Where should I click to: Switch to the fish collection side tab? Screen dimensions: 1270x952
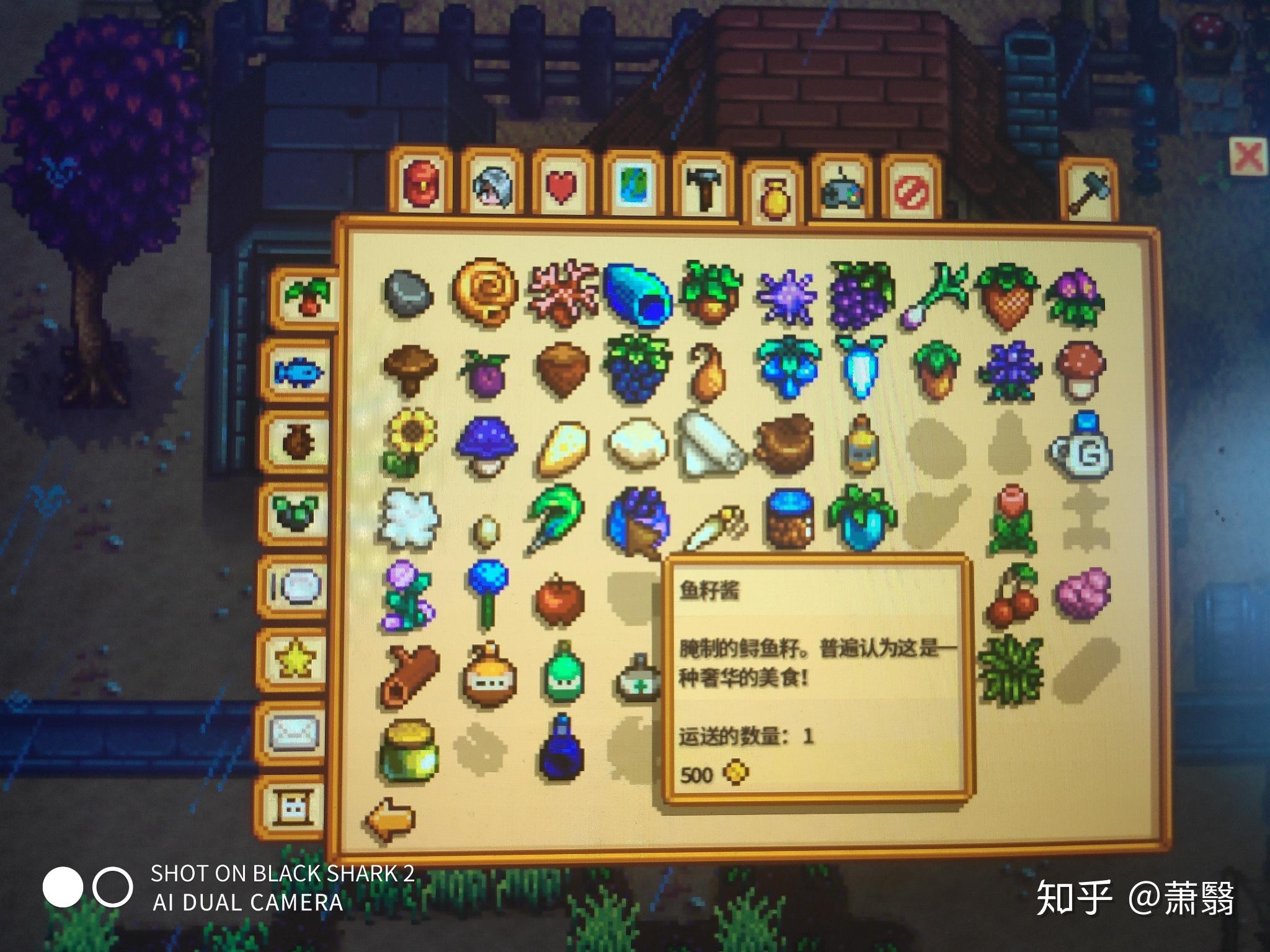[x=298, y=372]
